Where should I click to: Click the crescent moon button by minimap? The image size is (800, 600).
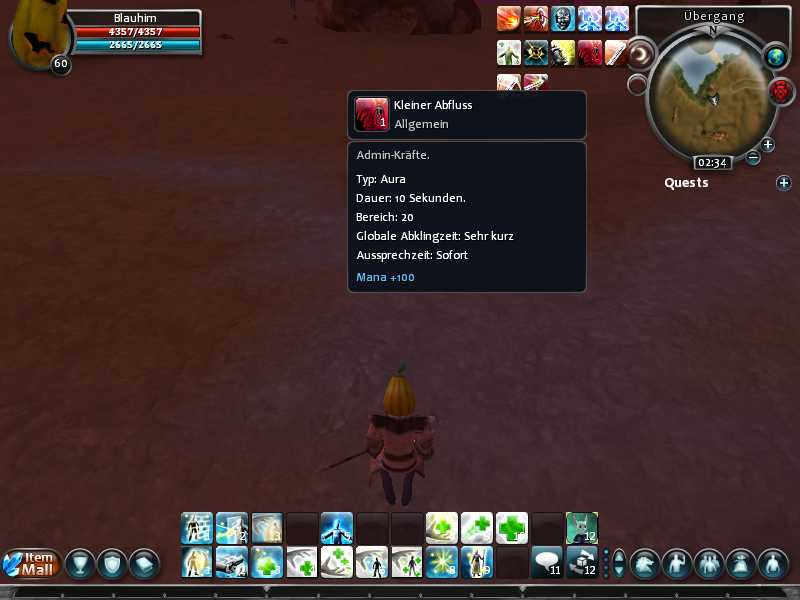pyautogui.click(x=640, y=53)
